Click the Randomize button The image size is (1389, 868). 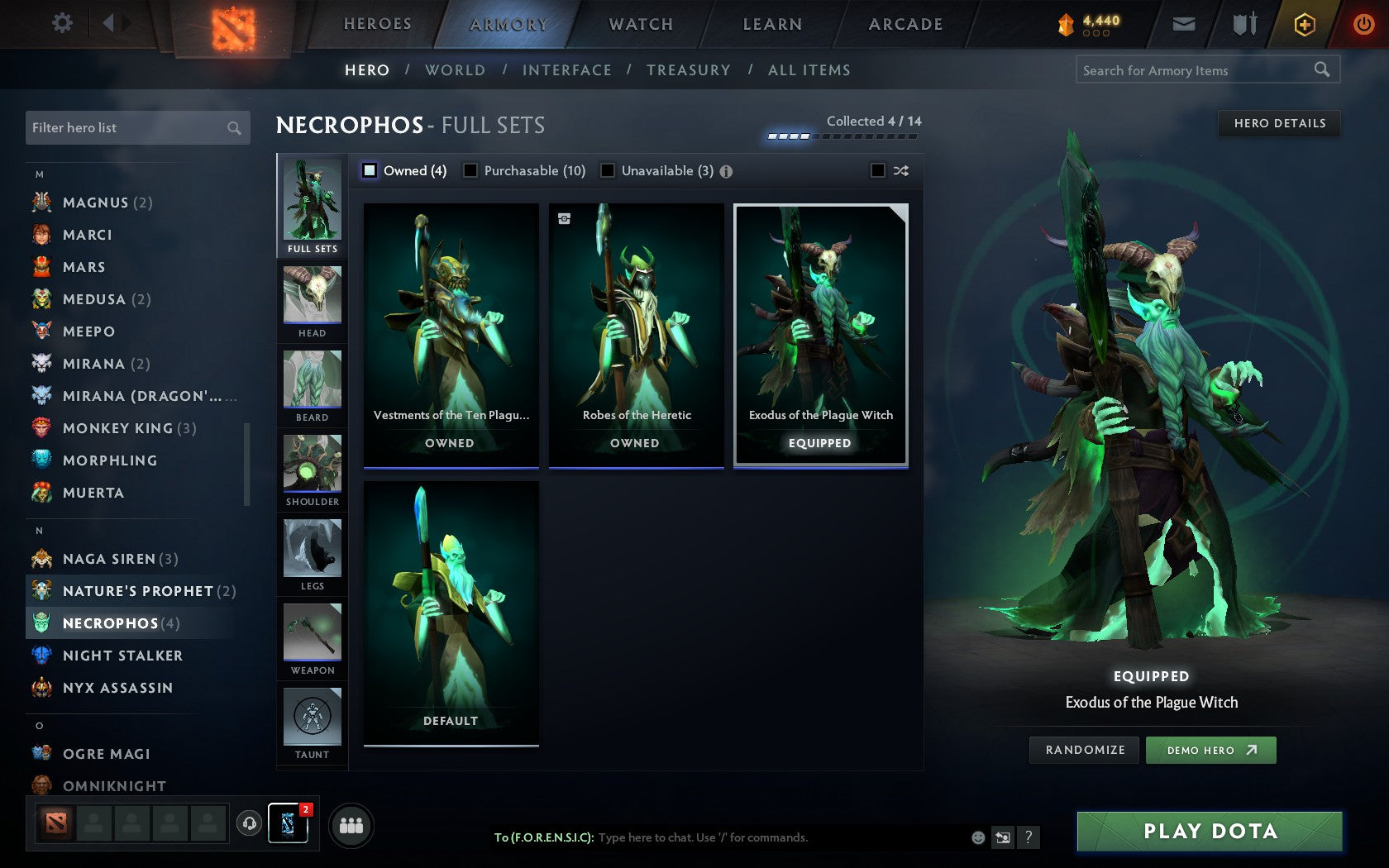click(1084, 750)
